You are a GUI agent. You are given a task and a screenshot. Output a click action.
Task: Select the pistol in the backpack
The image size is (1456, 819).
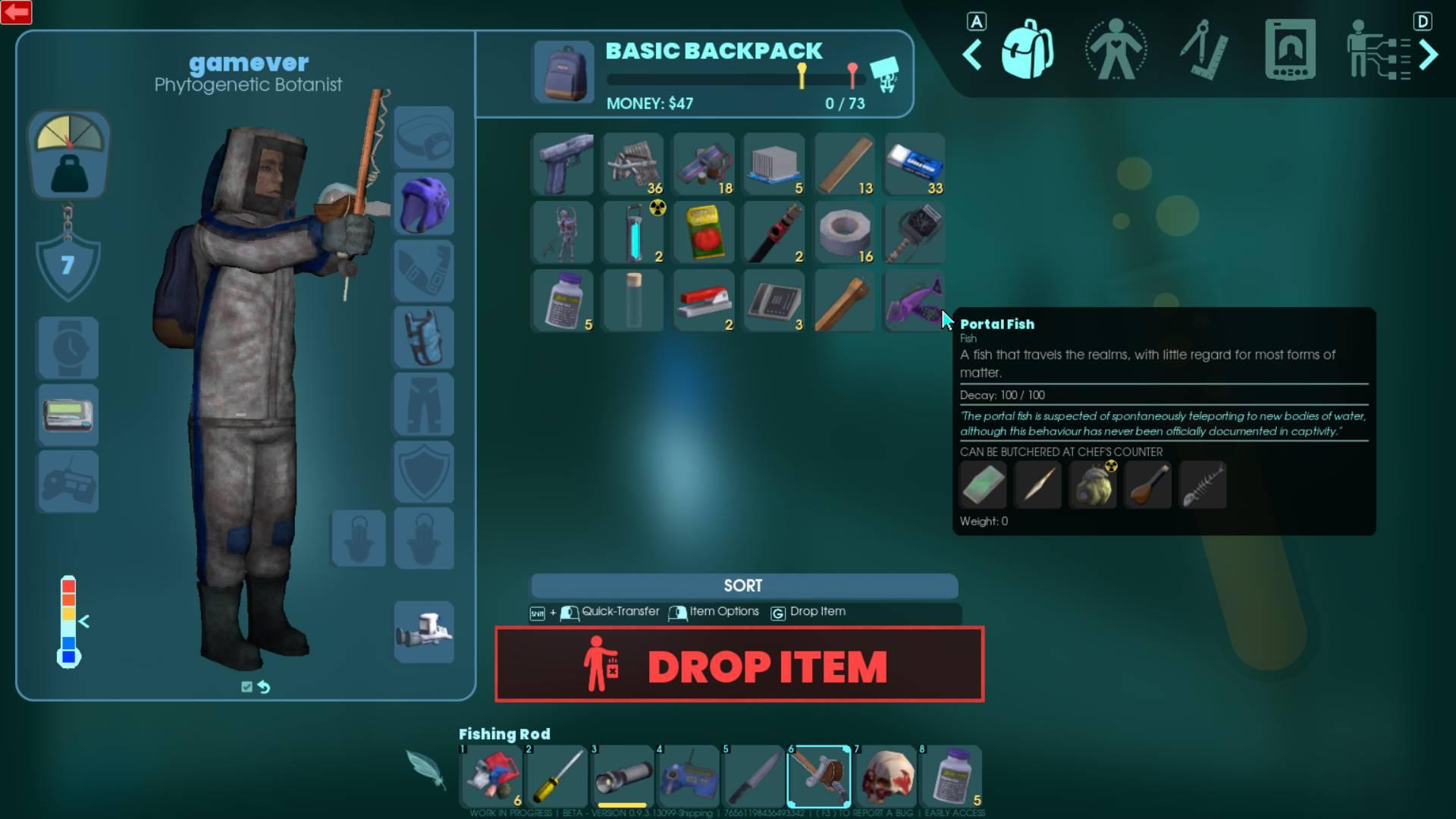pos(563,165)
